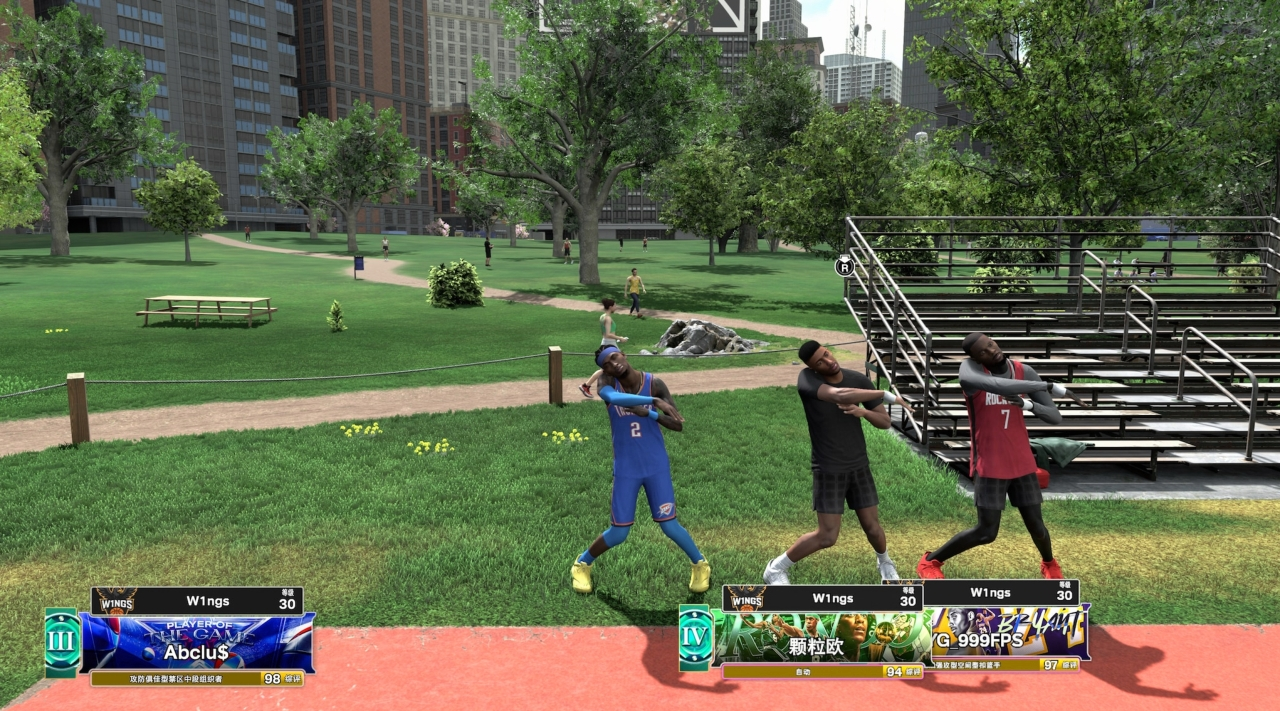
Task: Click the W1ngs team logo above Abclu$
Action: tap(116, 601)
